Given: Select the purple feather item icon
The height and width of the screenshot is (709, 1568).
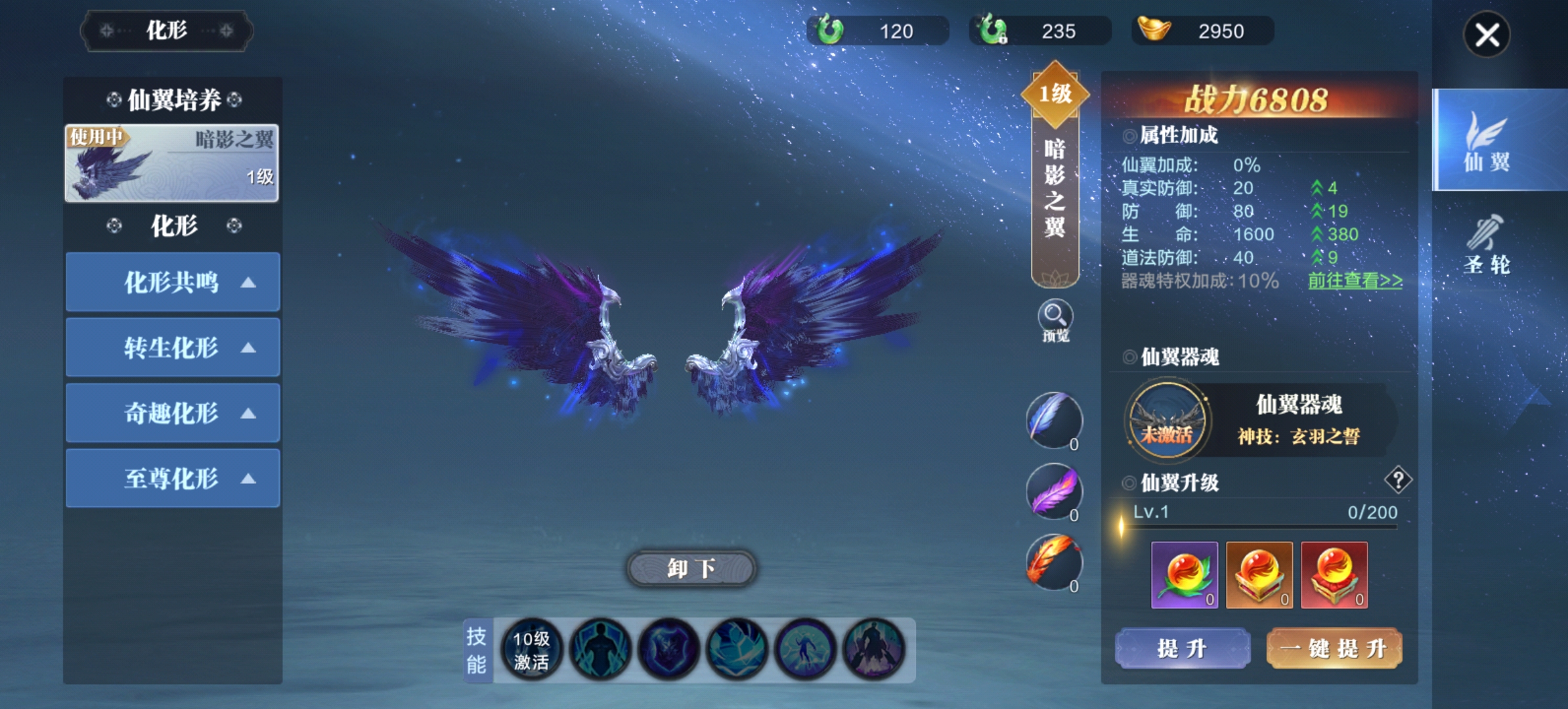Looking at the screenshot, I should (x=1054, y=491).
